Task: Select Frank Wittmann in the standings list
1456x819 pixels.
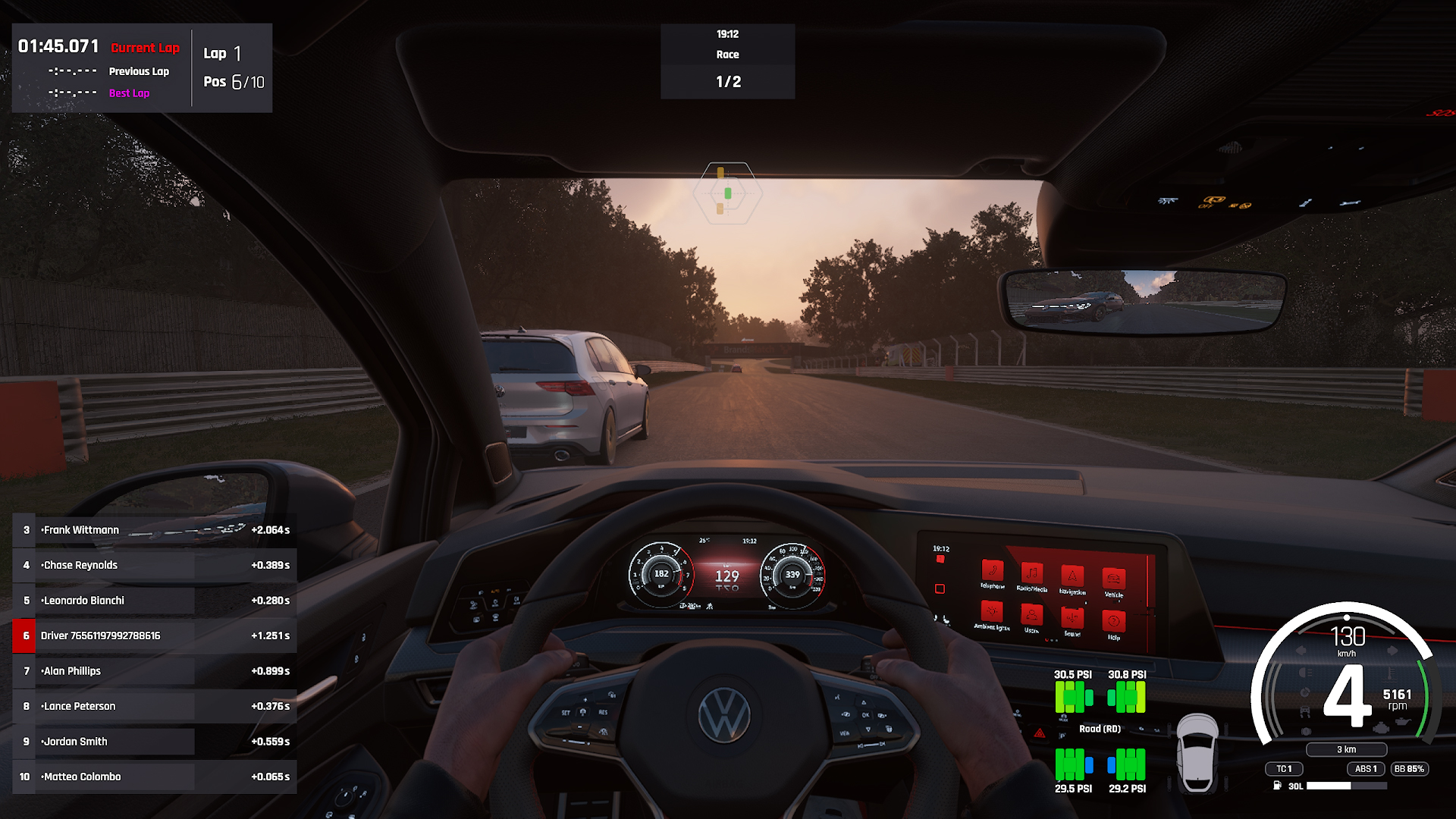Action: coord(154,530)
